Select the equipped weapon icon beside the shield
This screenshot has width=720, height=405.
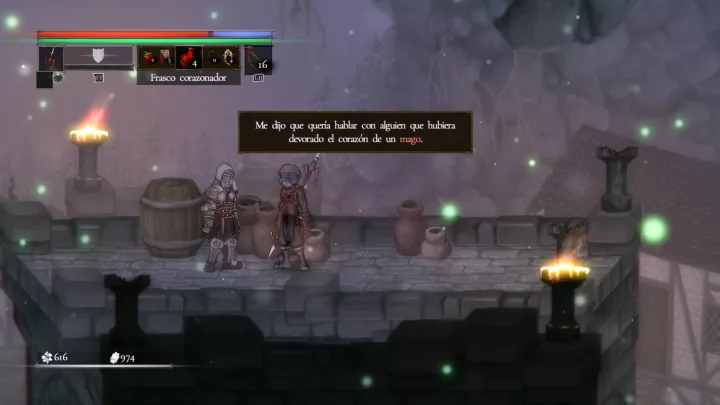pos(51,58)
